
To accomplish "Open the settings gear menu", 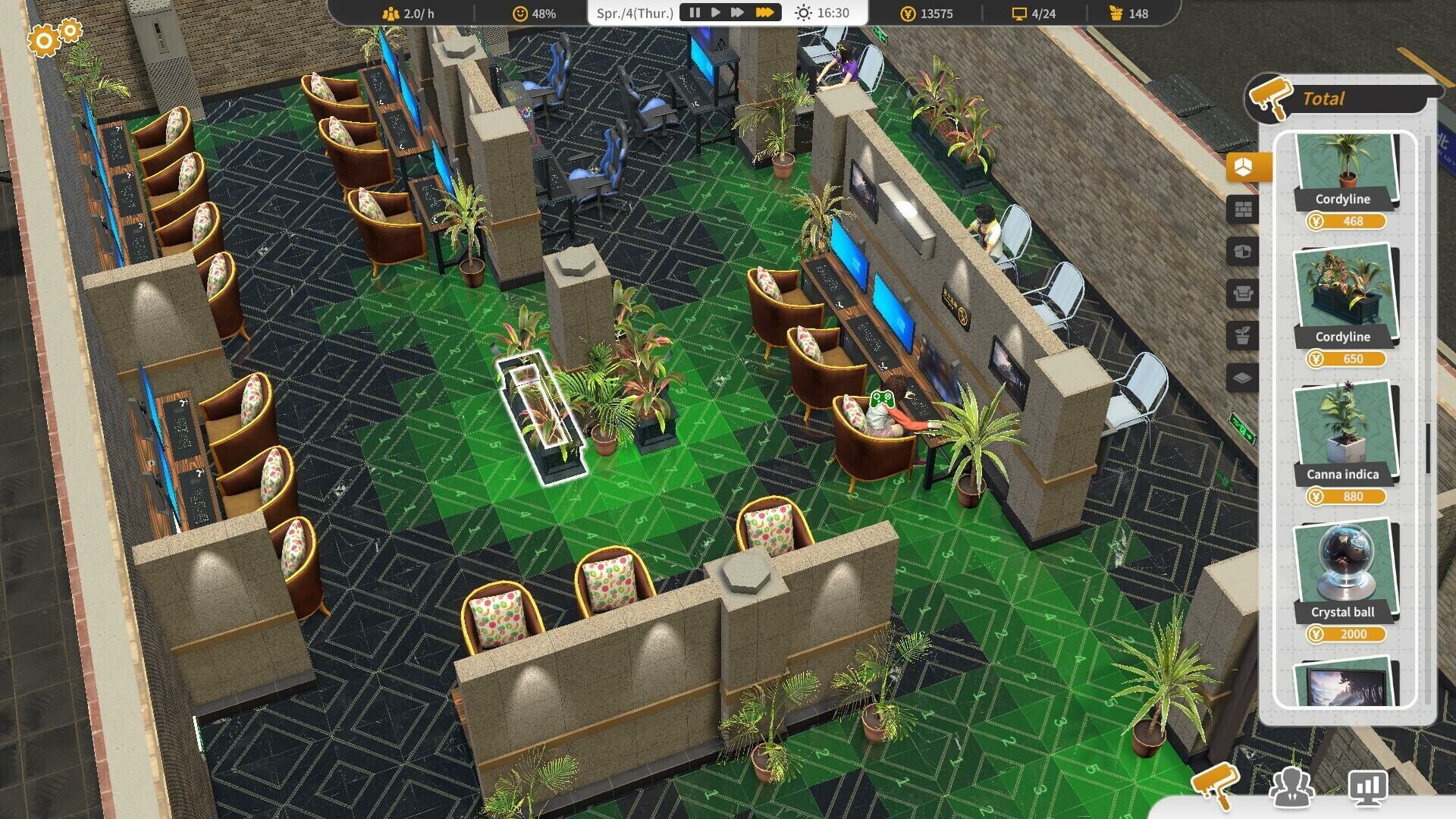I will pos(44,39).
